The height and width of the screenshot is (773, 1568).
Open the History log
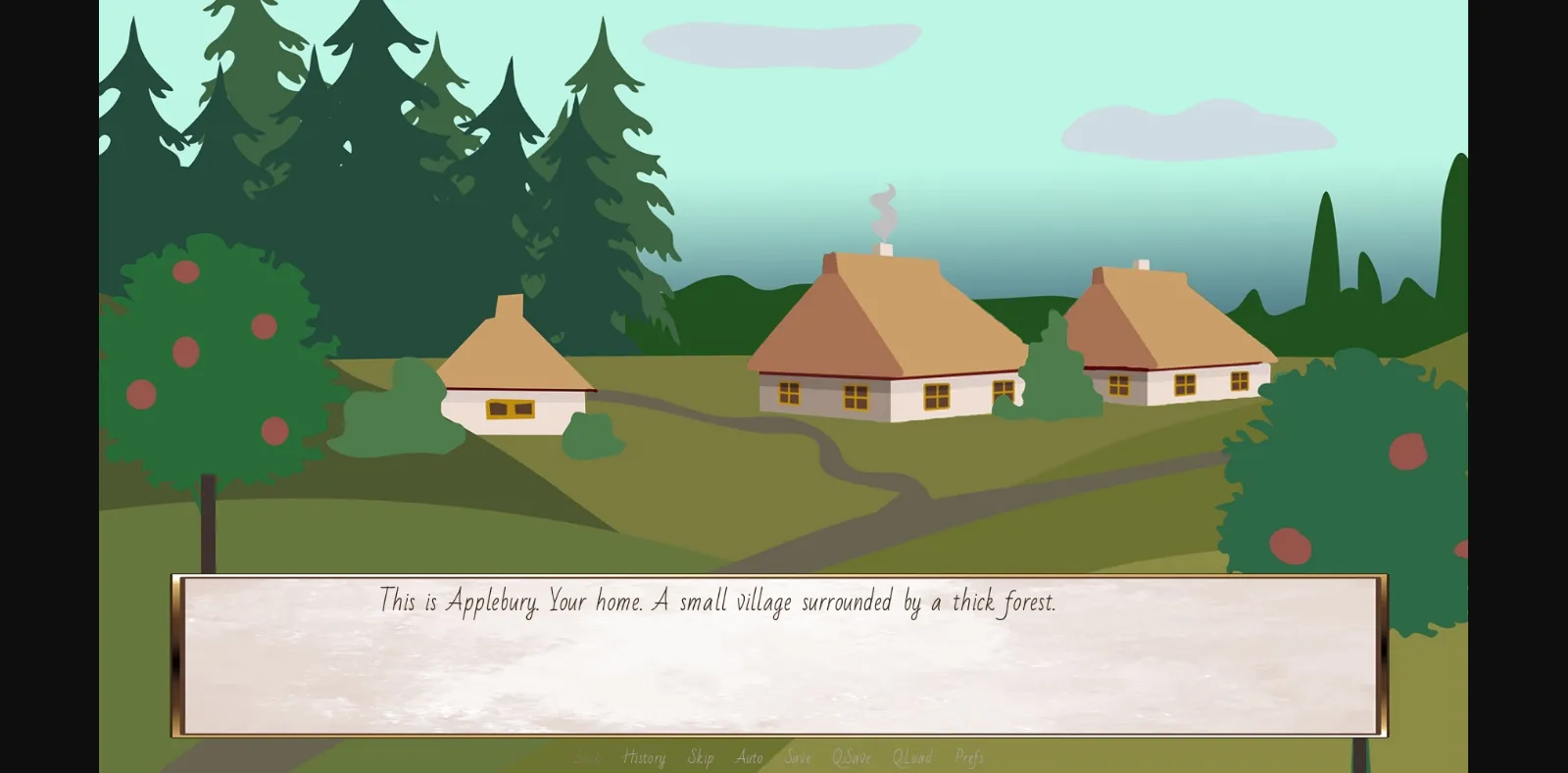(643, 757)
